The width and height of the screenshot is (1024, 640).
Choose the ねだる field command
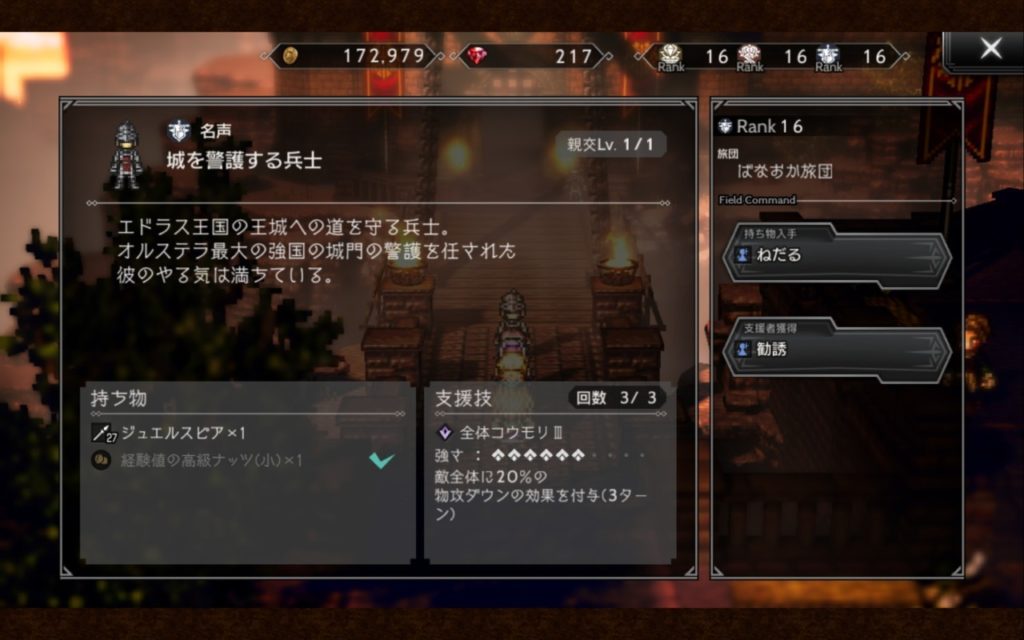[836, 255]
